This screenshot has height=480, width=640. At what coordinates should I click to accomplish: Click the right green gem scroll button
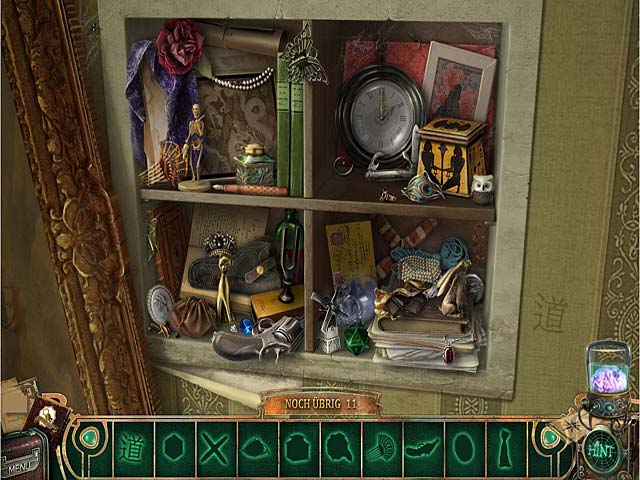[x=548, y=438]
